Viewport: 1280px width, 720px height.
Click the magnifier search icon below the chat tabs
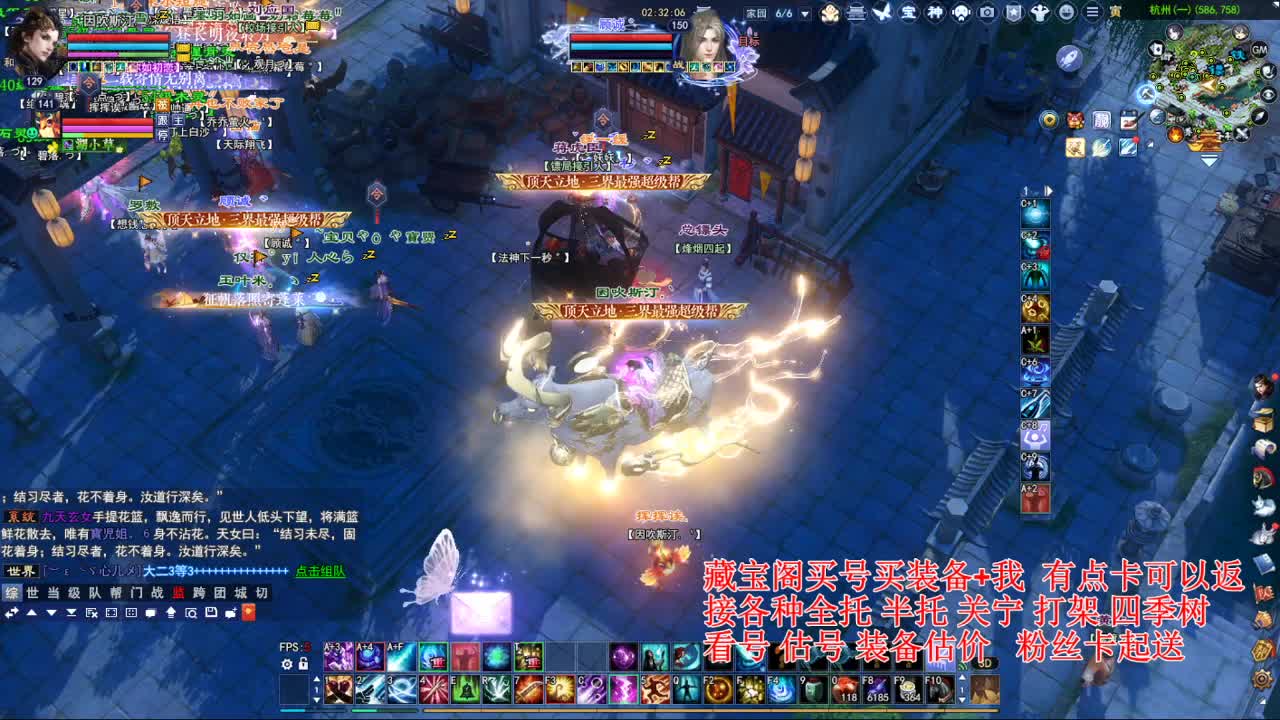(x=191, y=613)
